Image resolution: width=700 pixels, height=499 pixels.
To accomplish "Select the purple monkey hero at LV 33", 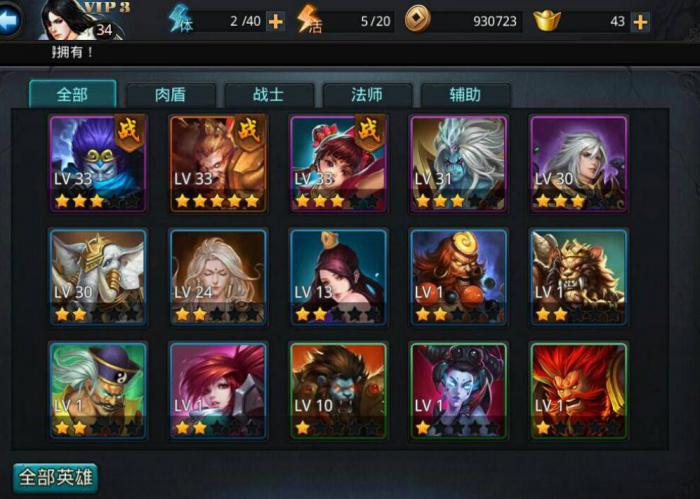I will pos(98,162).
